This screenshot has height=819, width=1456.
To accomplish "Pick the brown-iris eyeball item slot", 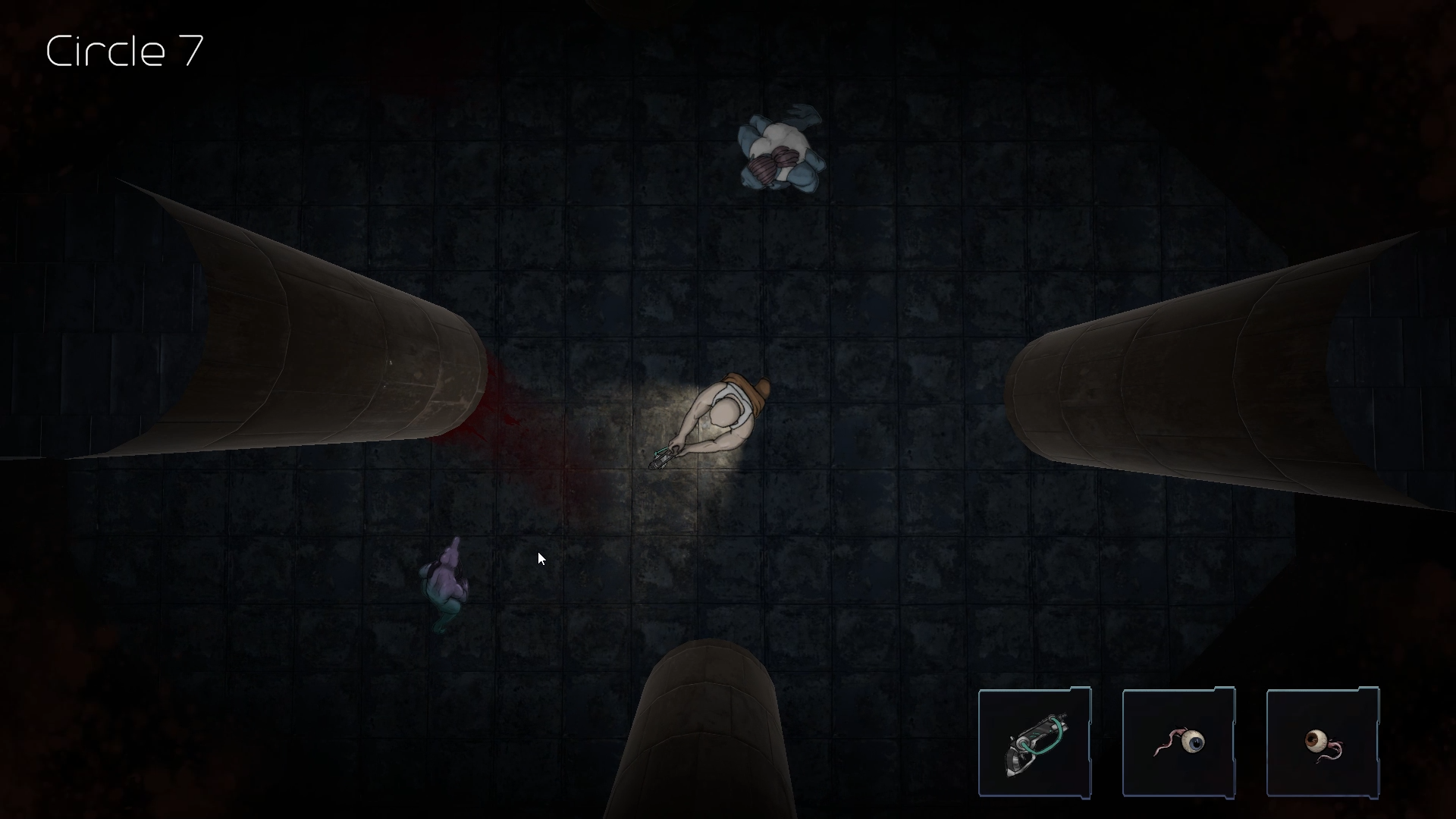I will pos(1323,742).
